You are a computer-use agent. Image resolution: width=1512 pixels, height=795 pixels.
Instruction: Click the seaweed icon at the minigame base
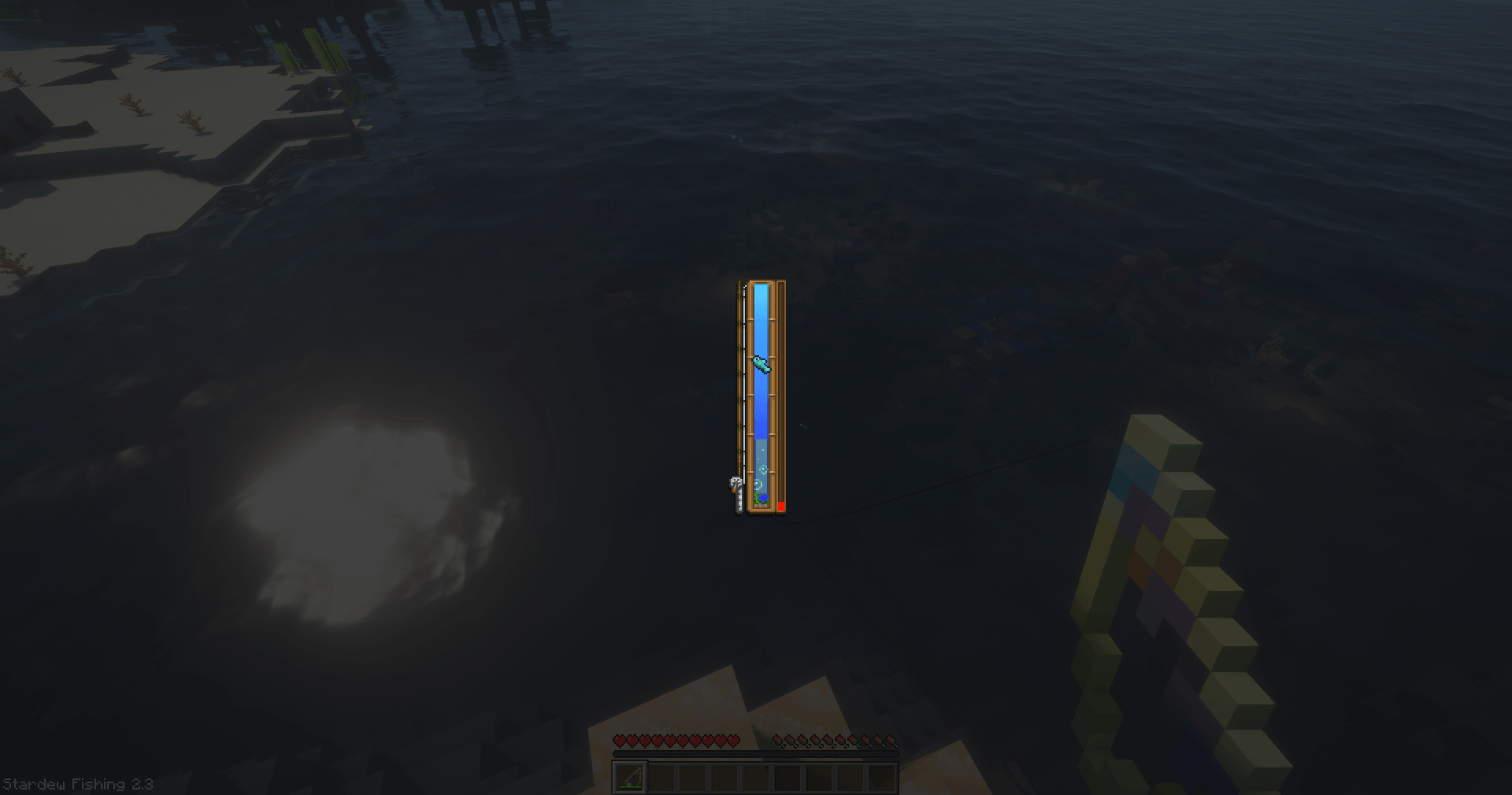click(x=758, y=499)
